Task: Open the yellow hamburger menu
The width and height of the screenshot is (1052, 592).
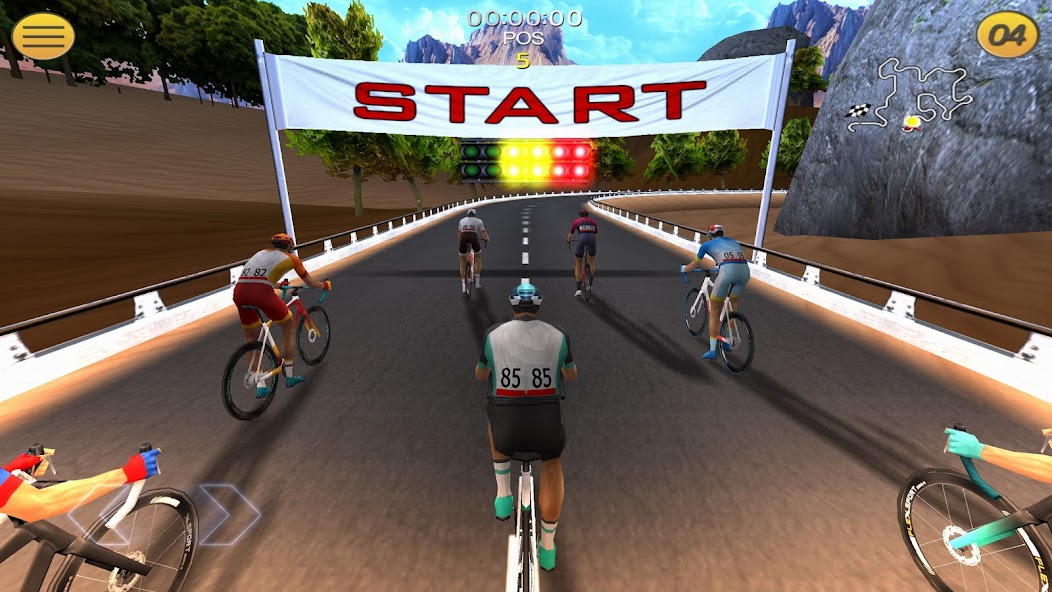Action: tap(43, 37)
